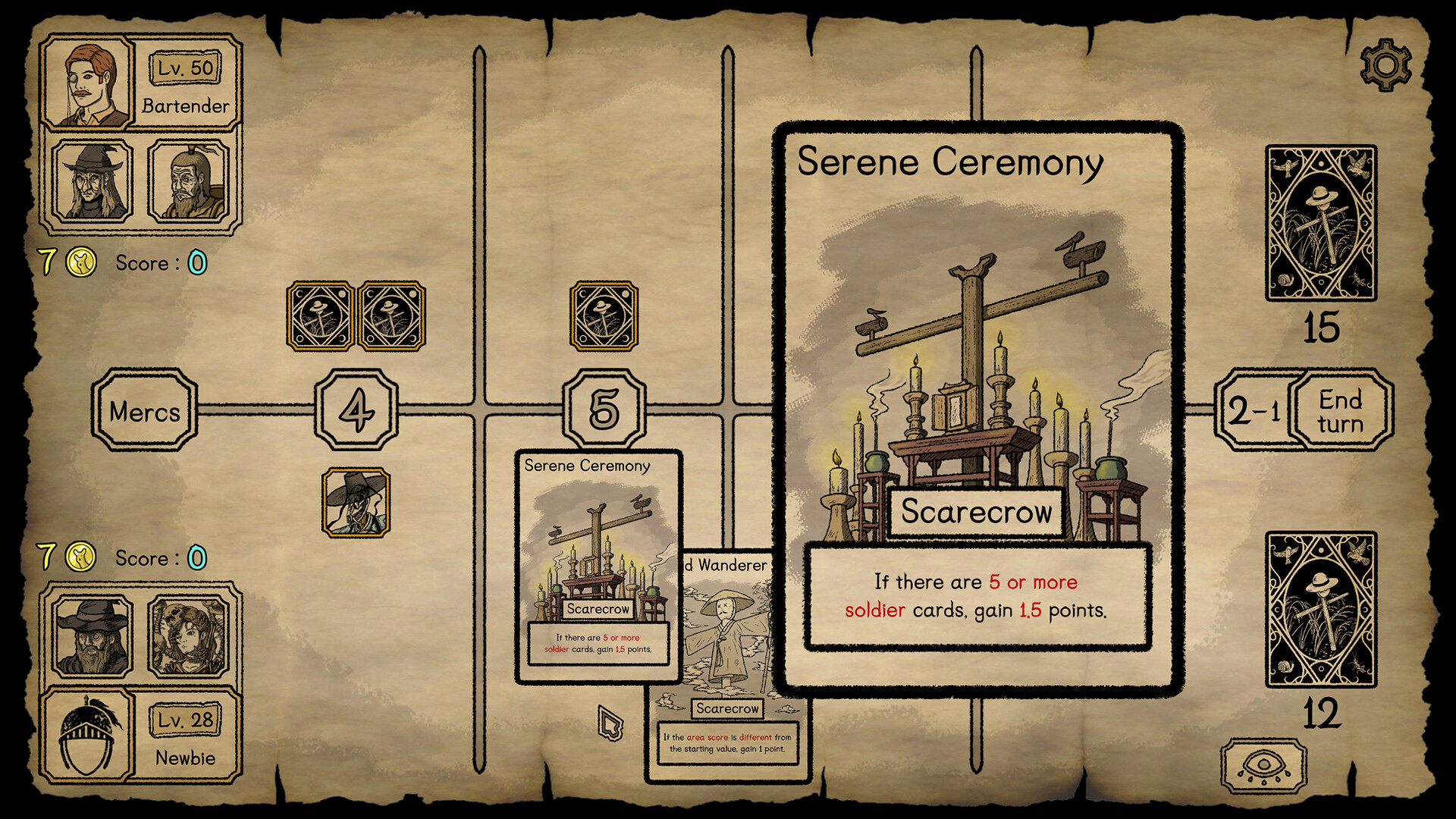Reveal the face-down card above the 5 area
This screenshot has height=819, width=1456.
pyautogui.click(x=603, y=318)
